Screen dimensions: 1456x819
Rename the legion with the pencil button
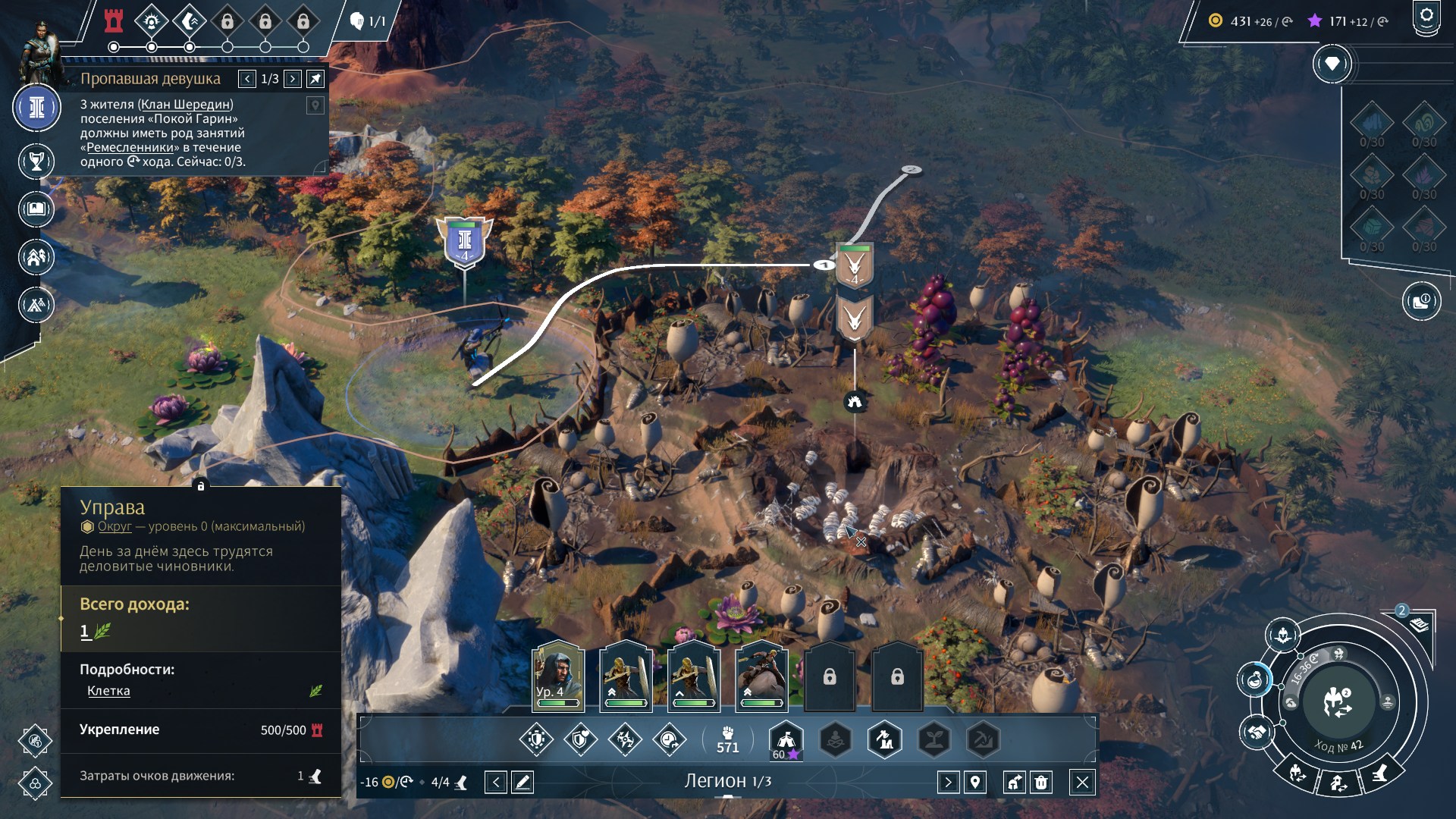click(x=522, y=782)
